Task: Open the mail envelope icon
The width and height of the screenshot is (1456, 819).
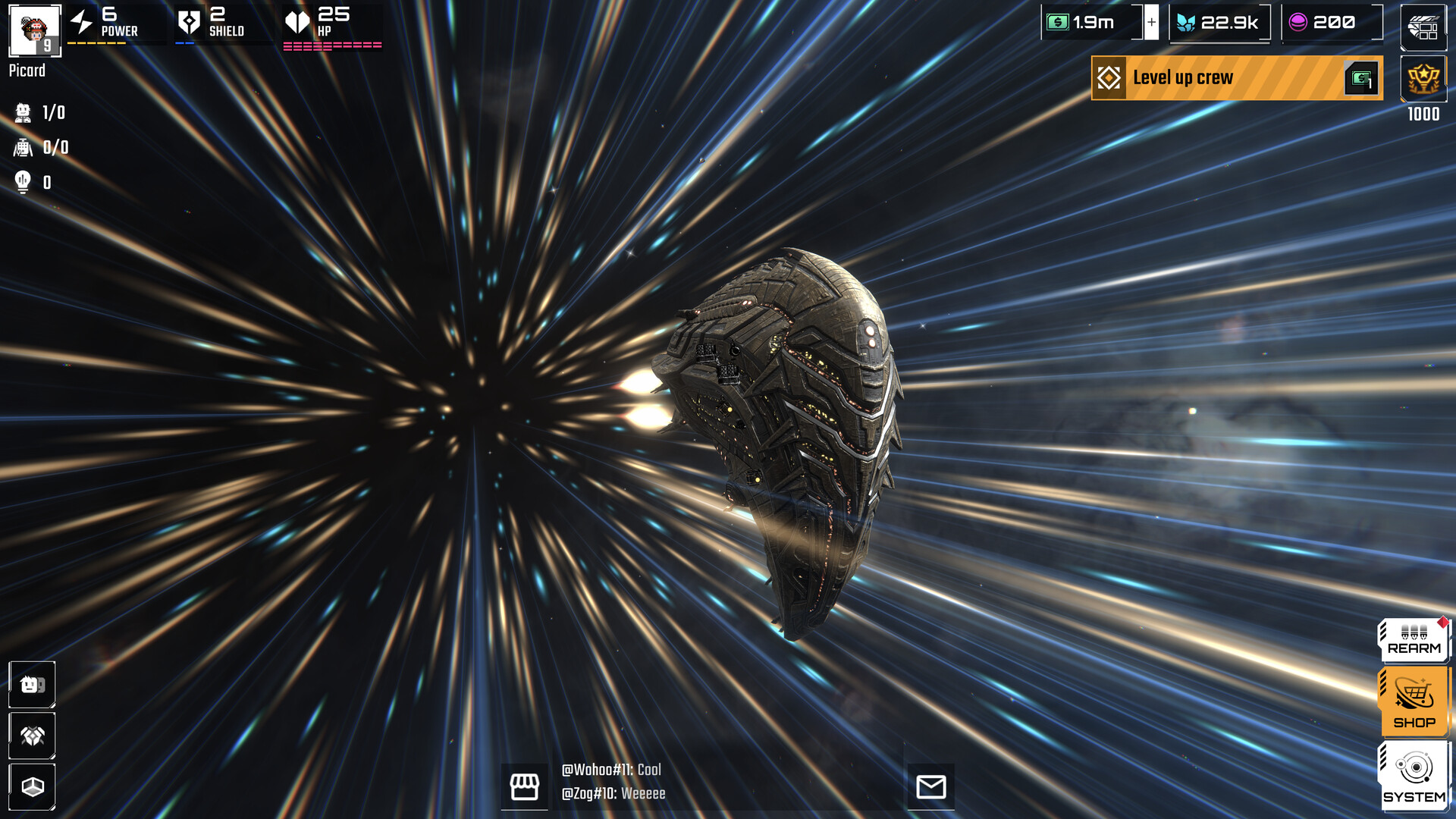Action: click(933, 787)
